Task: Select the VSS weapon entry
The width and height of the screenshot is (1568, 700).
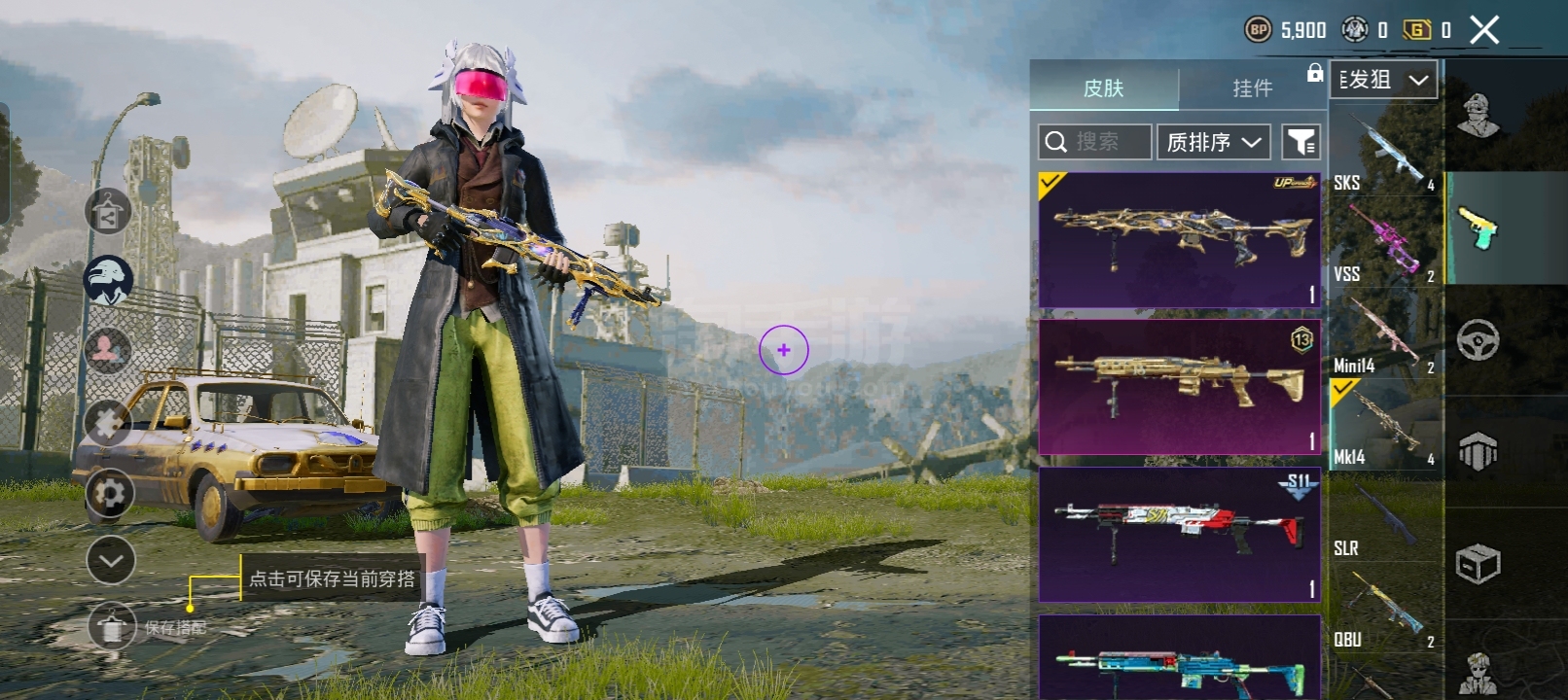Action: (x=1385, y=243)
